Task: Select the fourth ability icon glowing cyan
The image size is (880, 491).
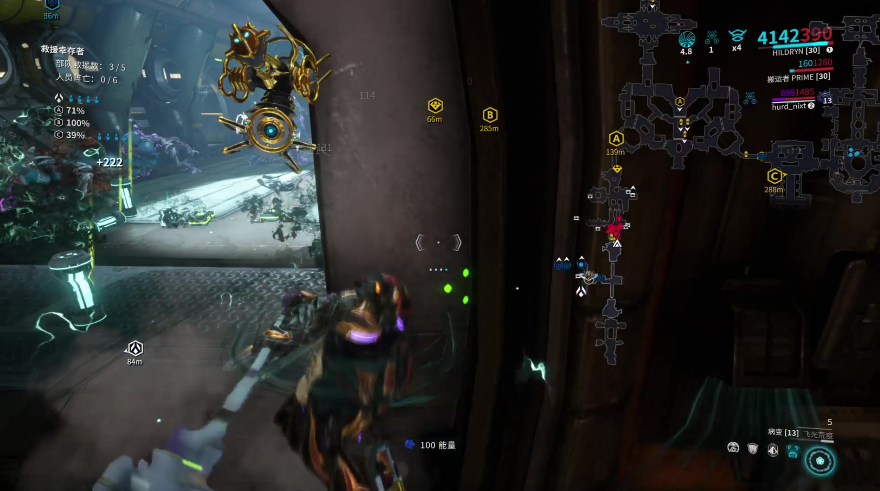Action: [x=793, y=451]
